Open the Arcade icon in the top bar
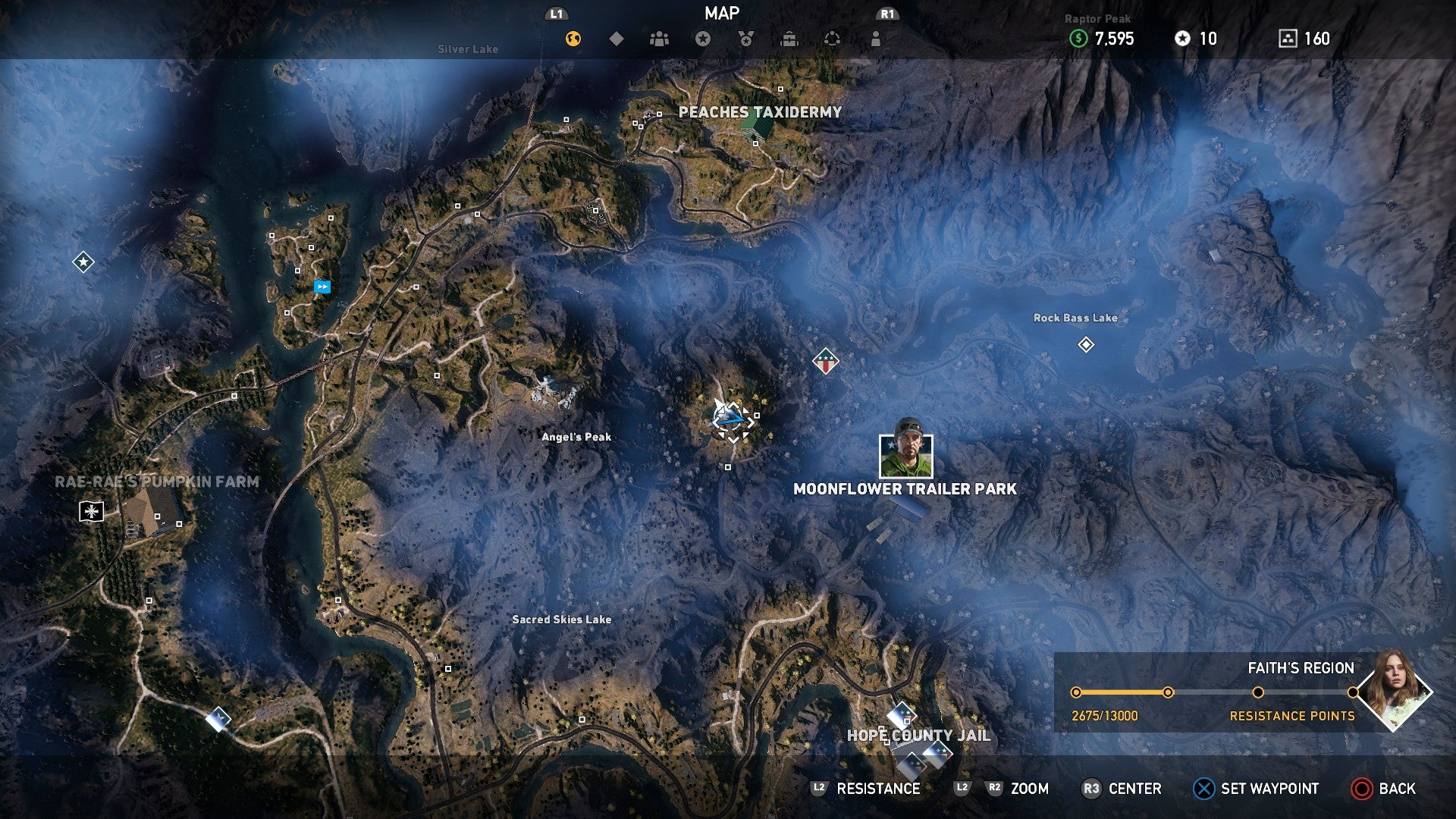This screenshot has width=1456, height=819. click(x=832, y=36)
